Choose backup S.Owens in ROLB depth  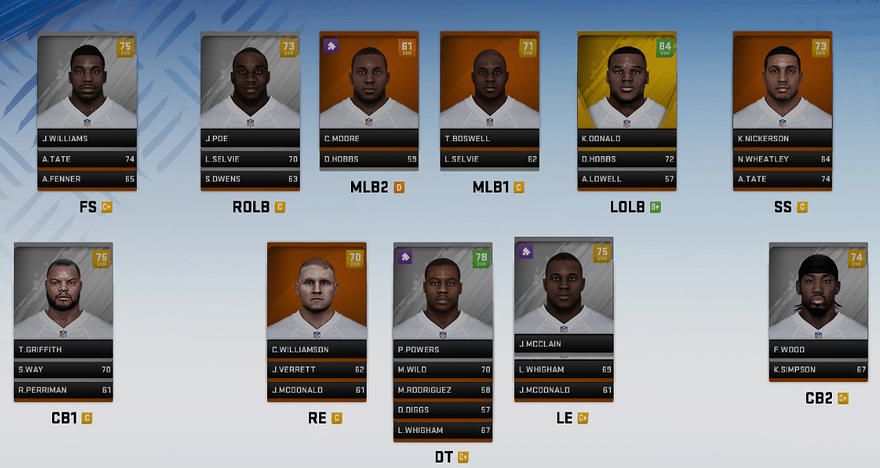(x=250, y=179)
